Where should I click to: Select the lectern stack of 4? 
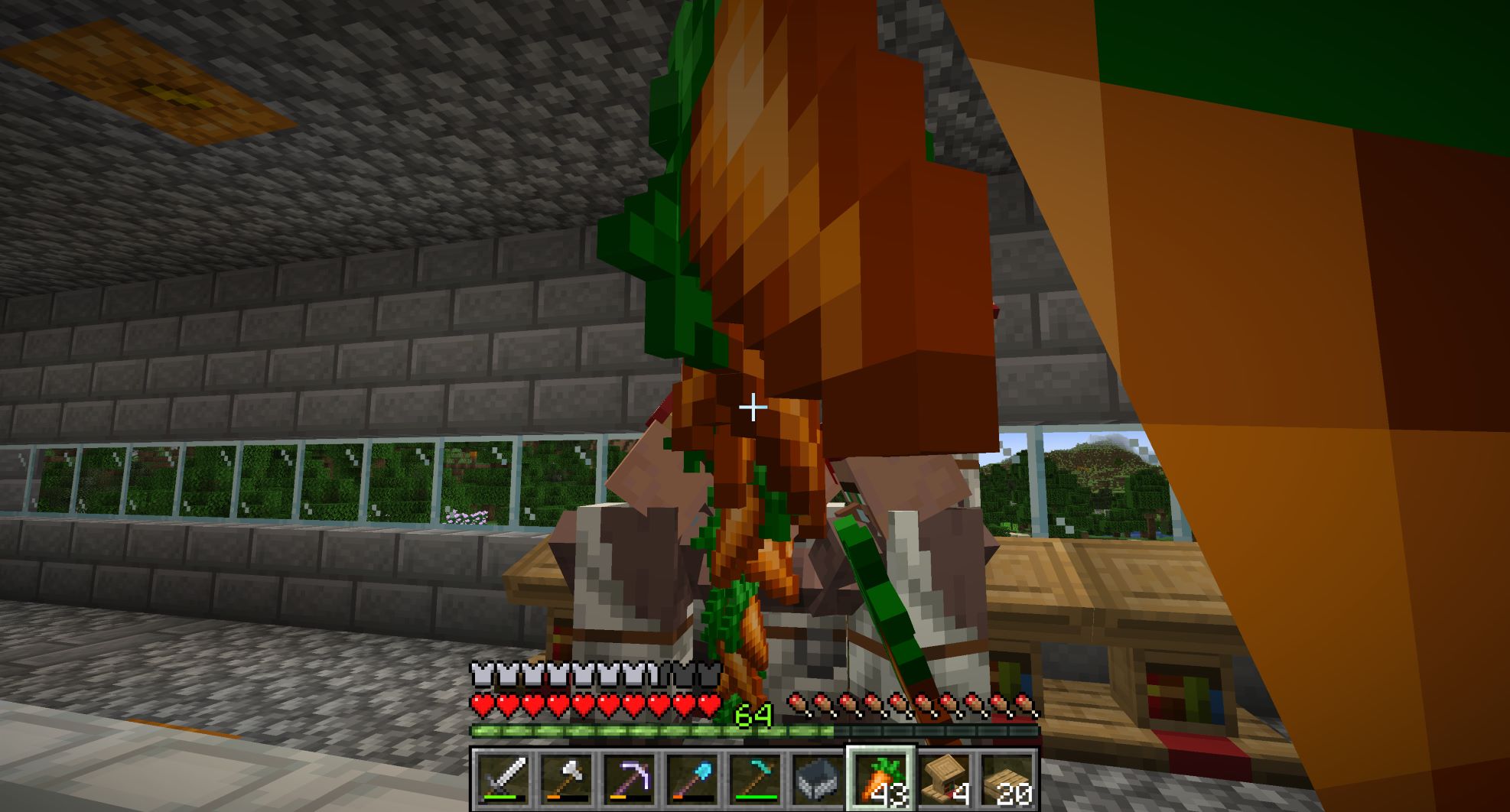pyautogui.click(x=943, y=780)
